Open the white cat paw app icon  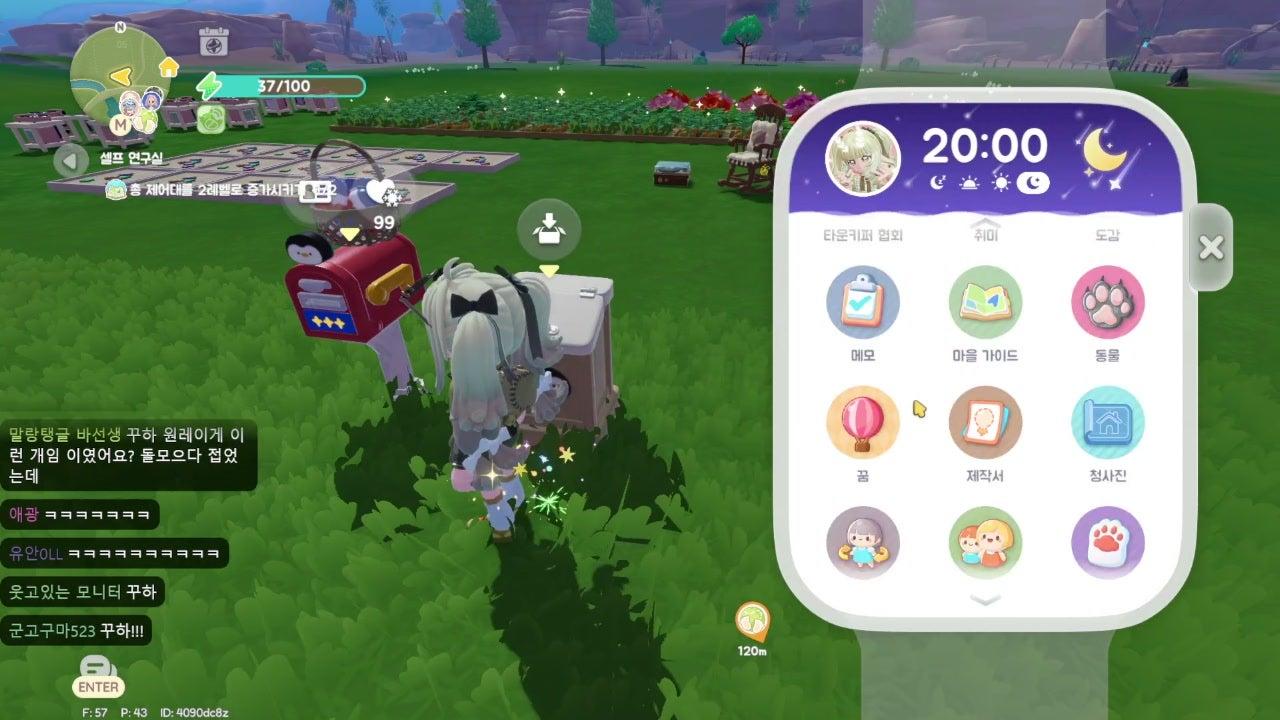pos(1107,543)
